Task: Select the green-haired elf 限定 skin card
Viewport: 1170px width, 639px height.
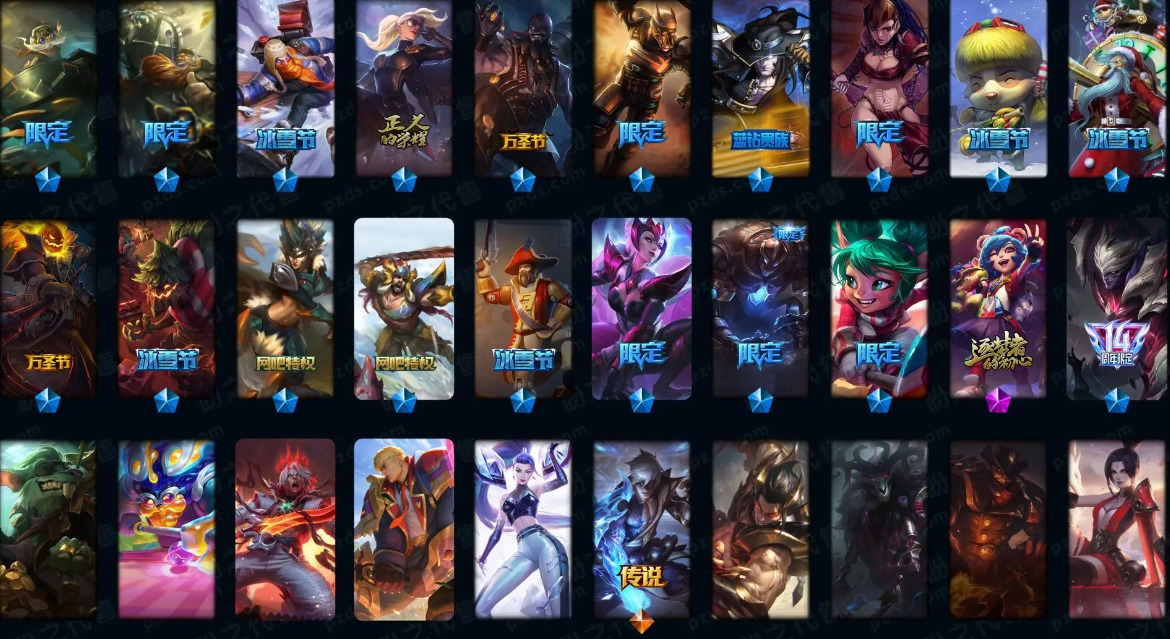Action: (879, 308)
